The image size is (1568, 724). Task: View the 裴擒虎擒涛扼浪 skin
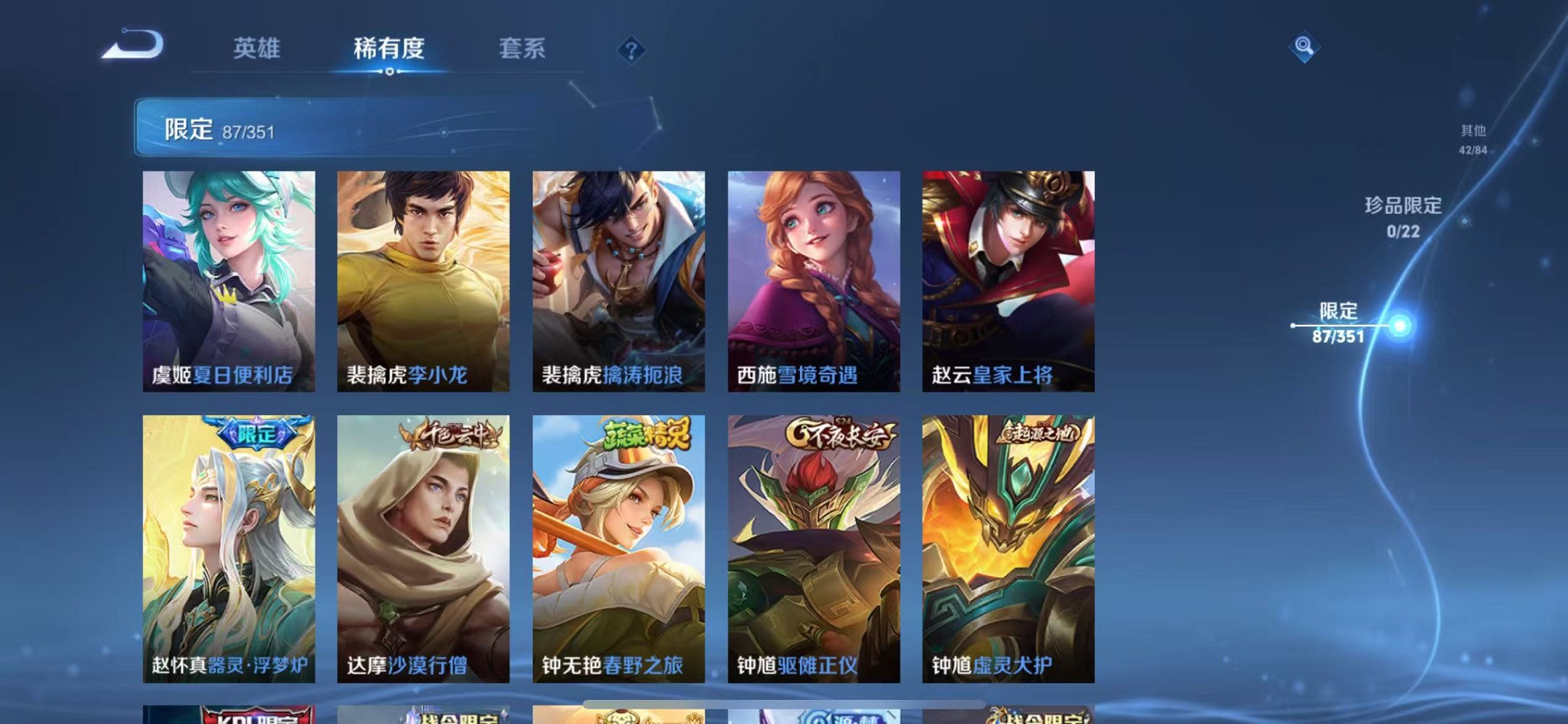point(618,277)
